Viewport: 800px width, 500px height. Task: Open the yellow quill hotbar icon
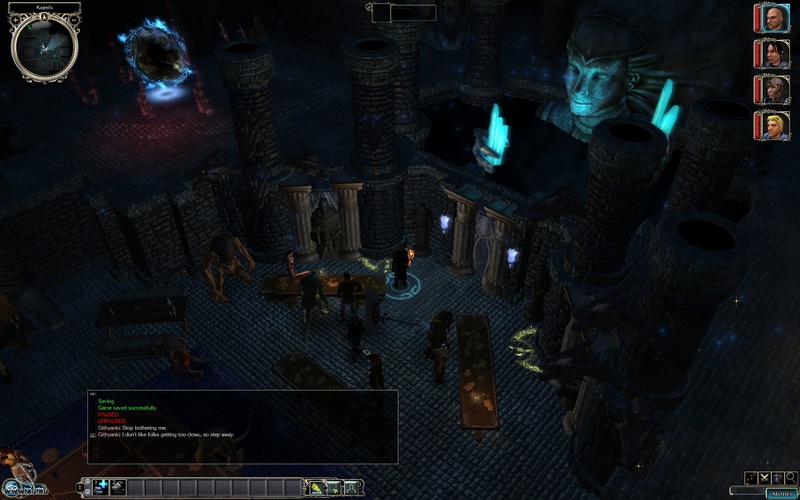click(318, 487)
